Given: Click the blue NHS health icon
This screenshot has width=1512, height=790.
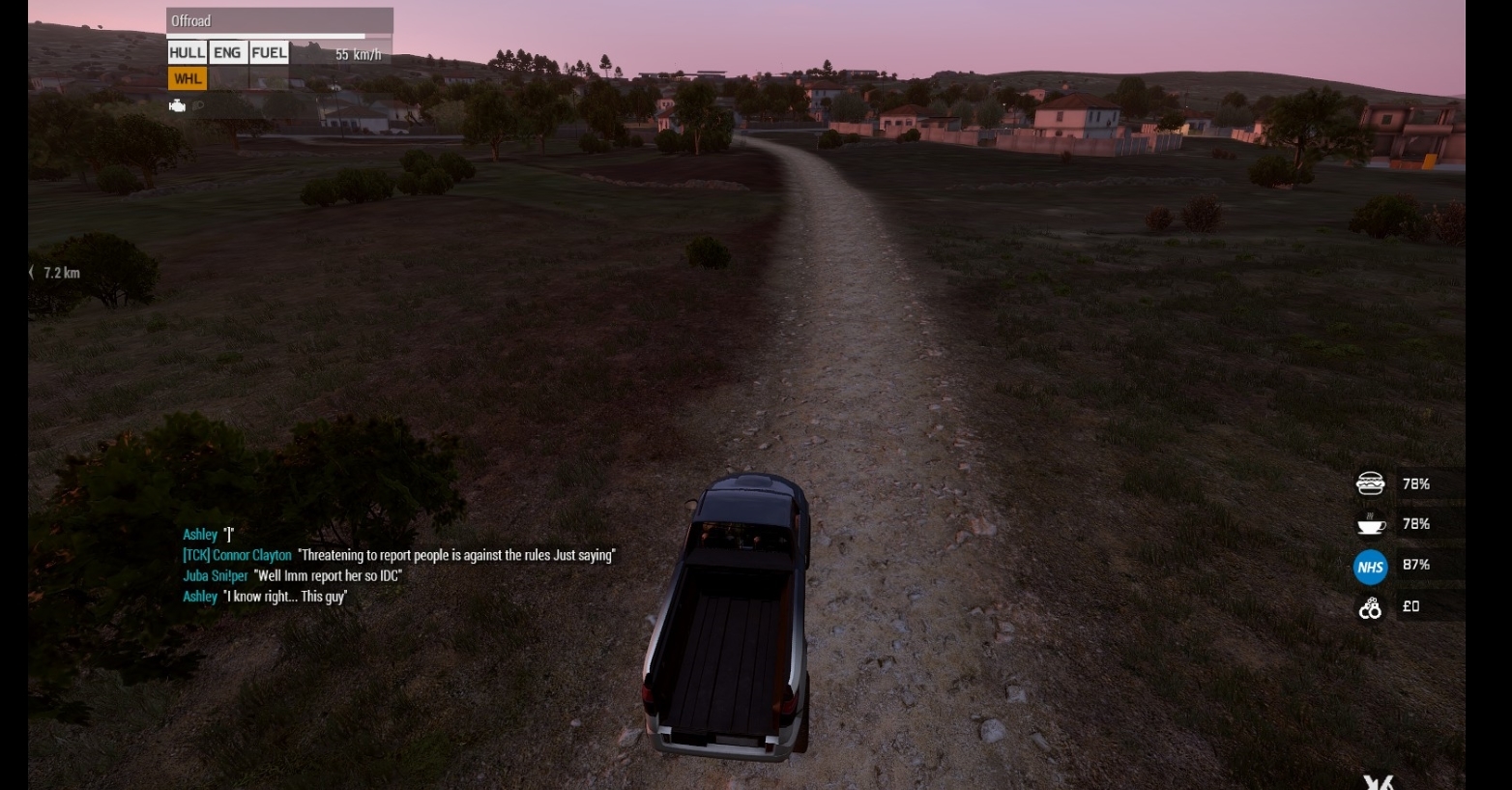Looking at the screenshot, I should (1370, 567).
